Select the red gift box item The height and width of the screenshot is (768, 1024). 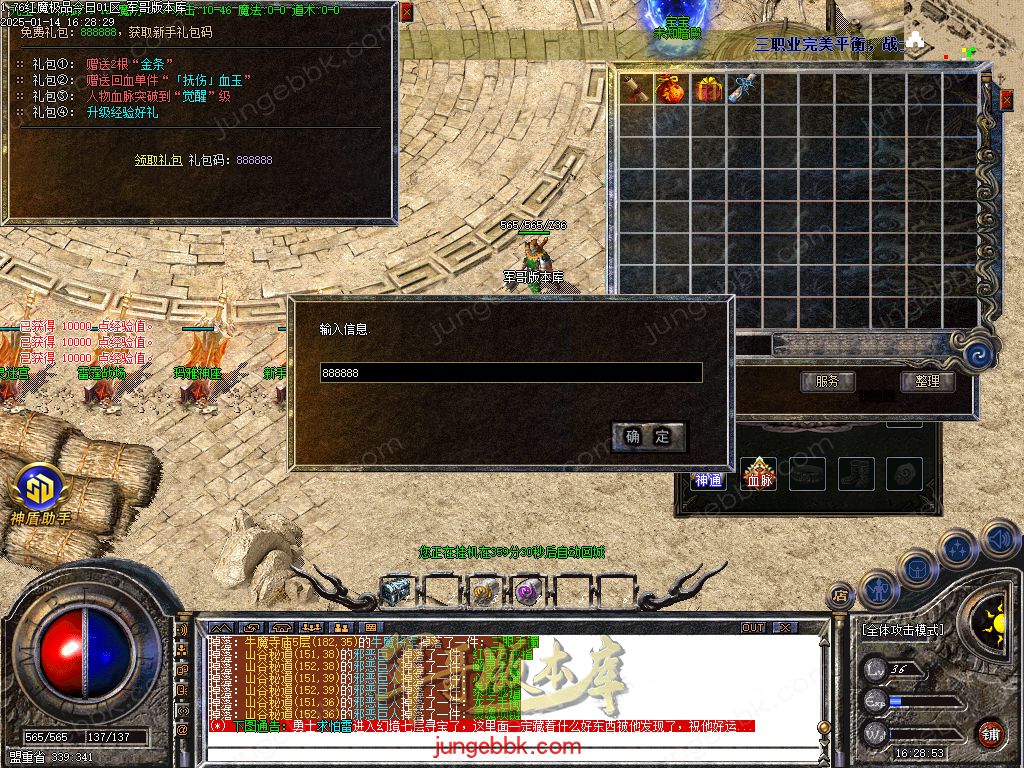(x=709, y=89)
